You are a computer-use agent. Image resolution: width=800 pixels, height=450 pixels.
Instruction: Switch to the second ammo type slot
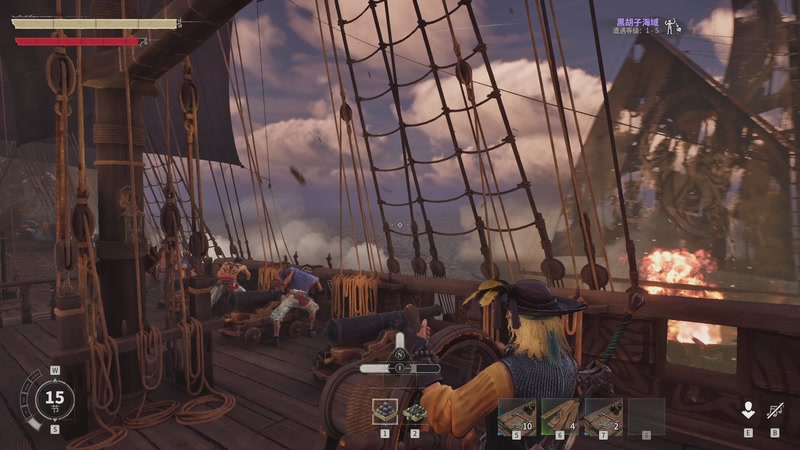415,411
